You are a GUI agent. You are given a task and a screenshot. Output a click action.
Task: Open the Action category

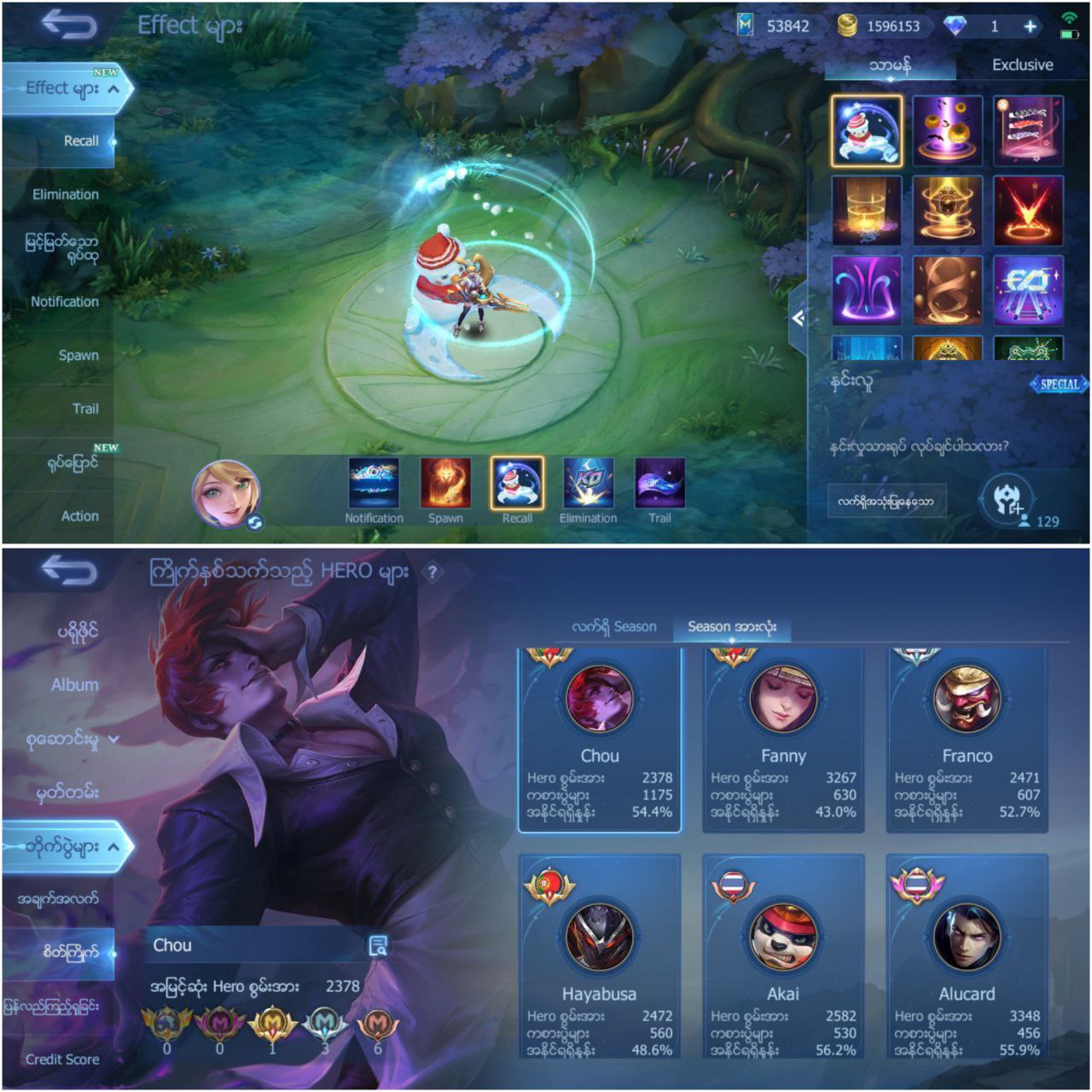[x=79, y=516]
